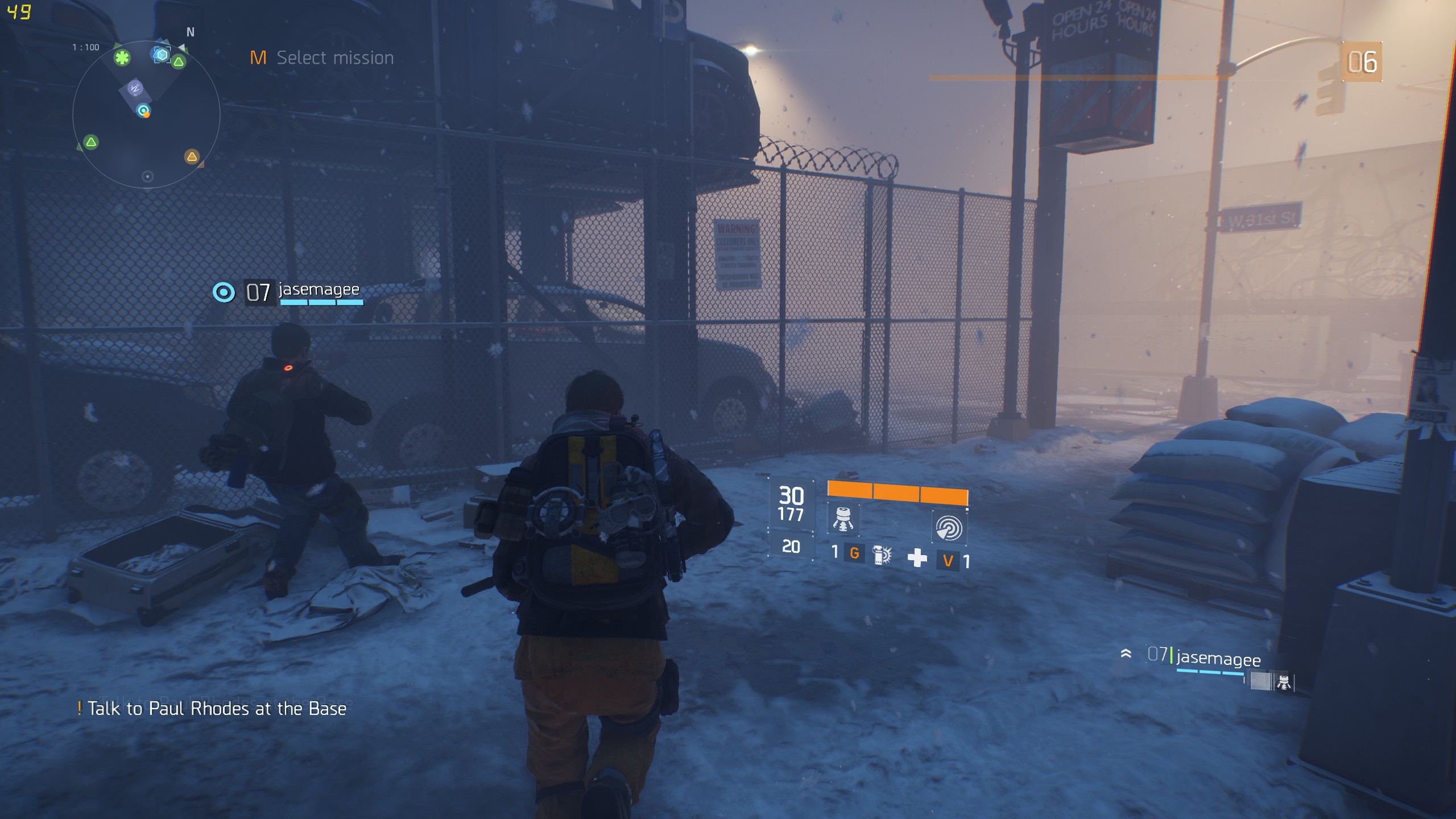Select the green medical asterisk minimap marker
The width and height of the screenshot is (1456, 819).
point(122,57)
